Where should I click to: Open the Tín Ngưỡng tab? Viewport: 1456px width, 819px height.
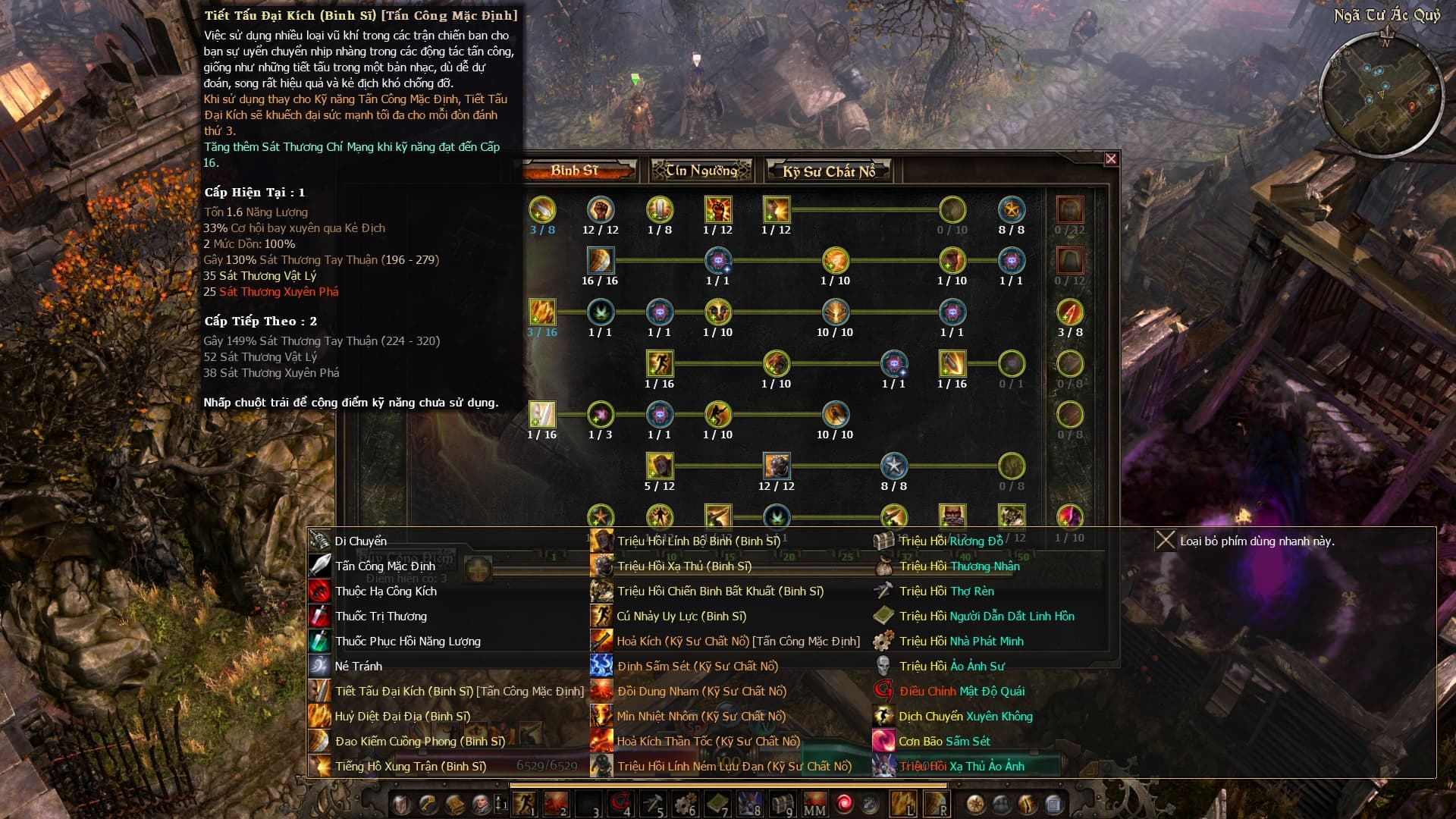[x=701, y=171]
